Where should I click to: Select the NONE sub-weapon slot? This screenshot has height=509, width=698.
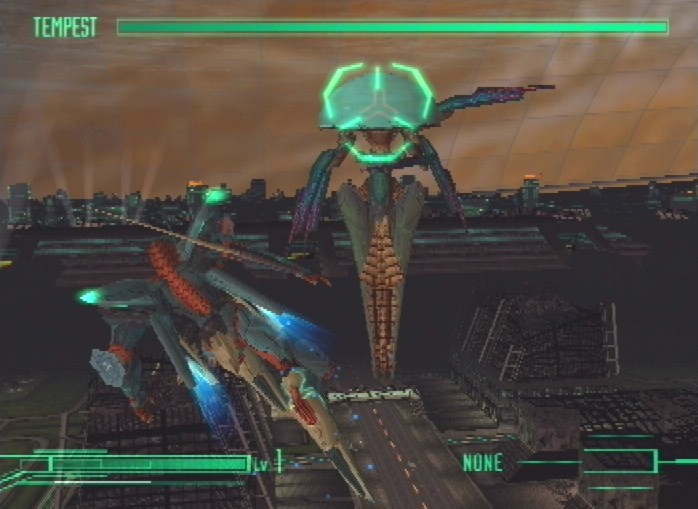tap(482, 463)
